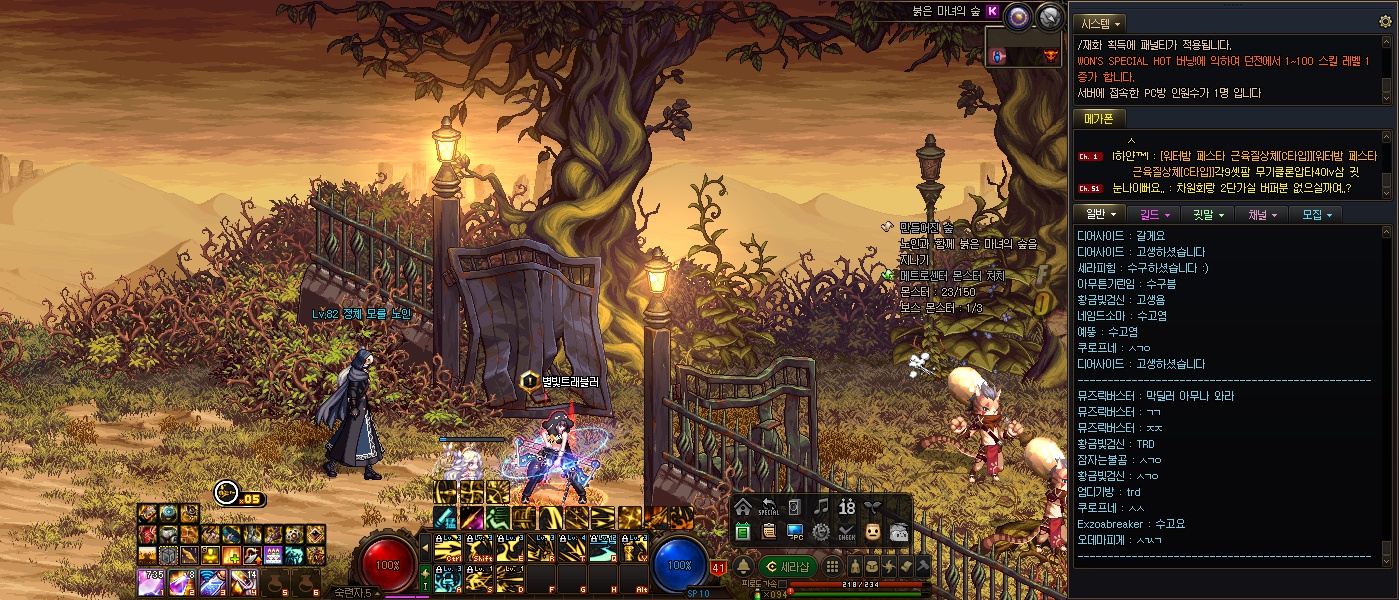Open the 세라샵 cash shop button
The width and height of the screenshot is (1399, 600).
pyautogui.click(x=788, y=567)
